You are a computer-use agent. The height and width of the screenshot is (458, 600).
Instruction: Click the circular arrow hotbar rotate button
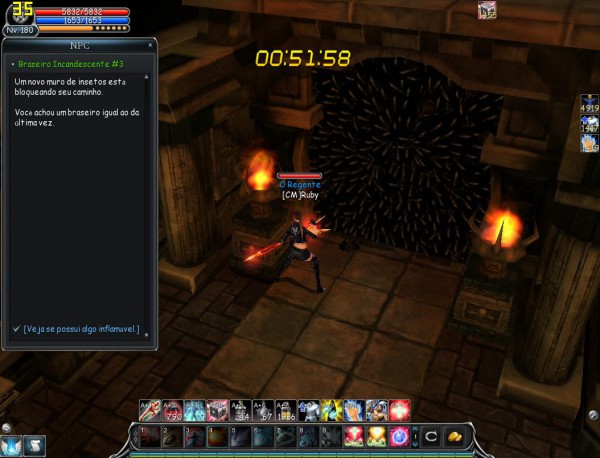click(430, 436)
